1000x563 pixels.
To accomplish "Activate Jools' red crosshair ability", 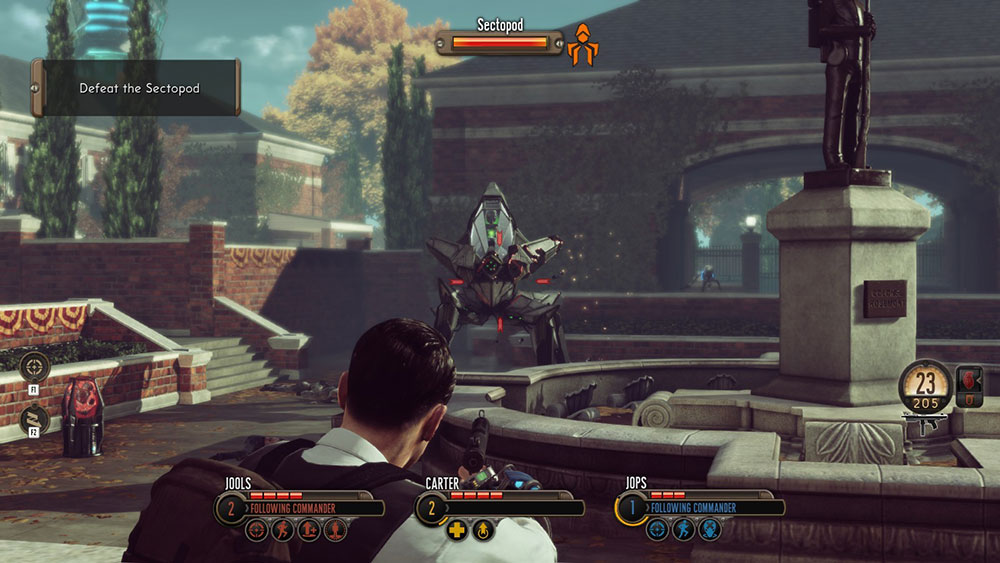I will [257, 529].
